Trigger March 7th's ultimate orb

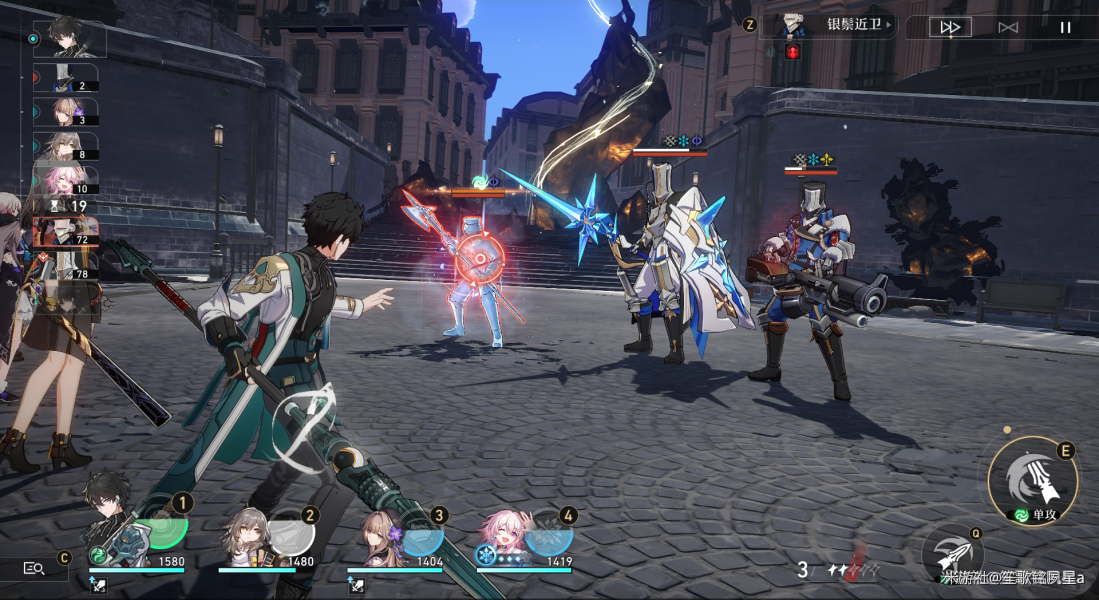coord(549,537)
